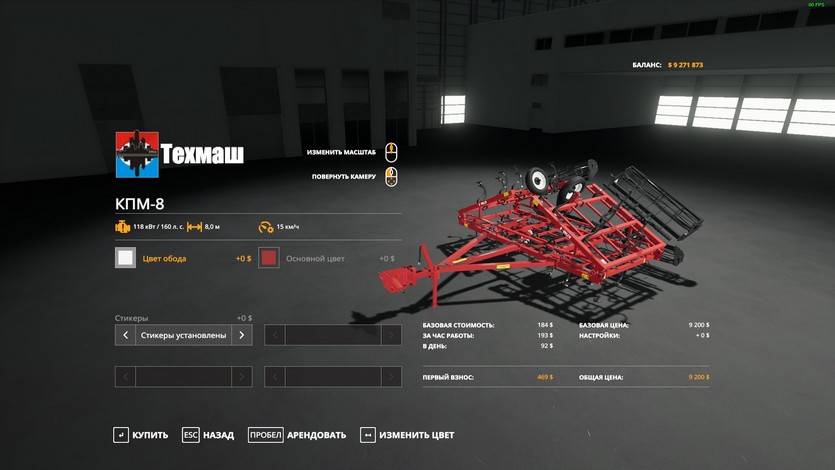Click the left arrow beside Стикеры установлены
The height and width of the screenshot is (470, 835).
pos(125,336)
